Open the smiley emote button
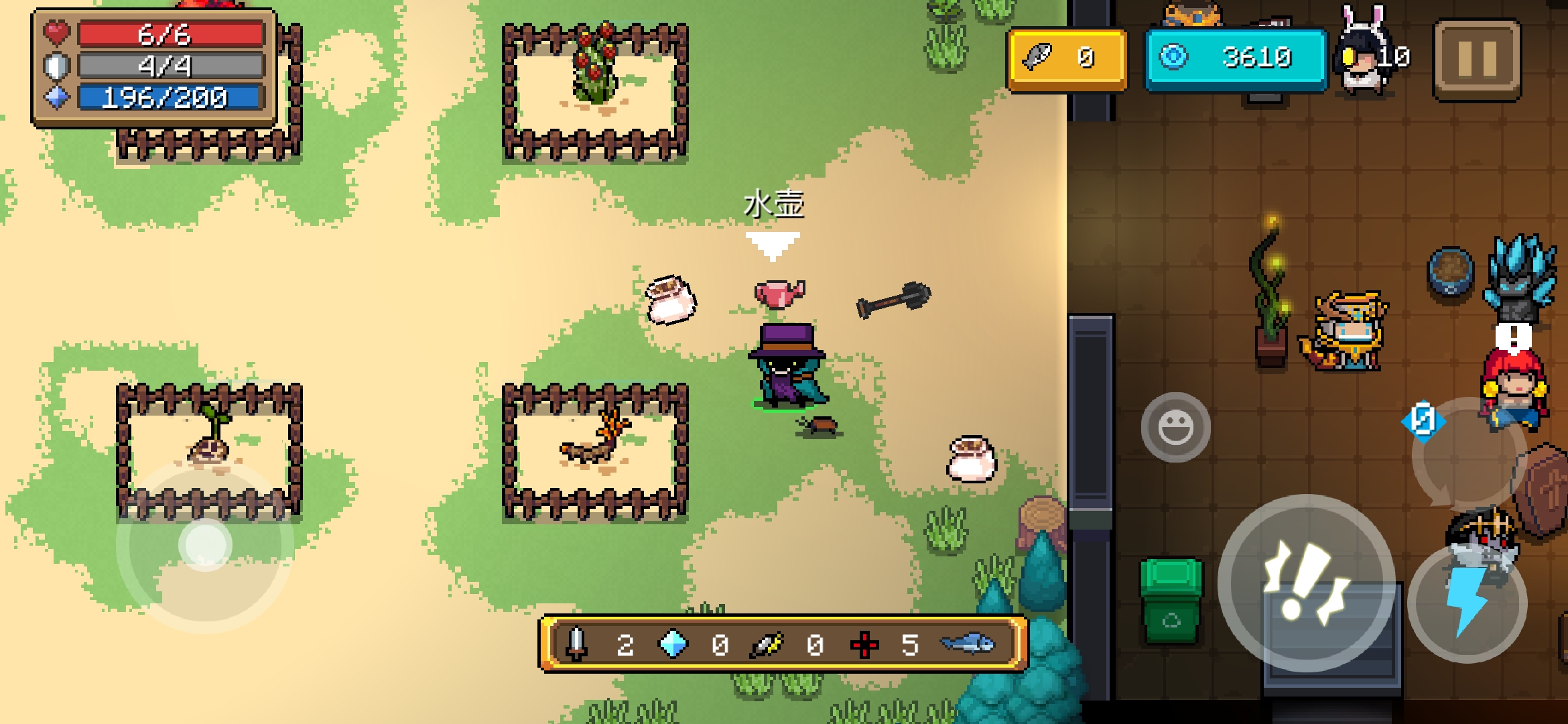 click(x=1175, y=428)
